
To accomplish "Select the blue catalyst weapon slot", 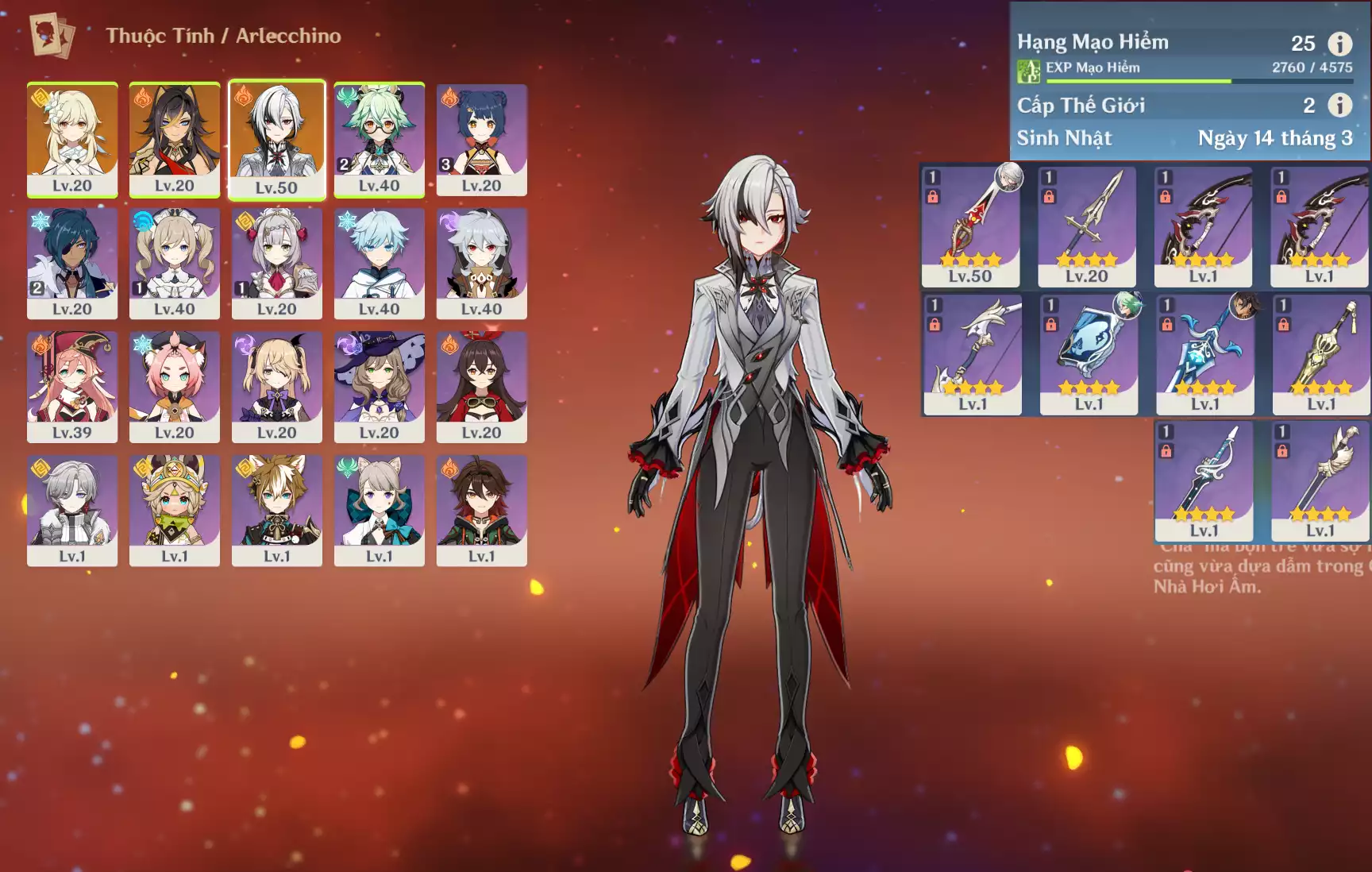I will [1089, 354].
